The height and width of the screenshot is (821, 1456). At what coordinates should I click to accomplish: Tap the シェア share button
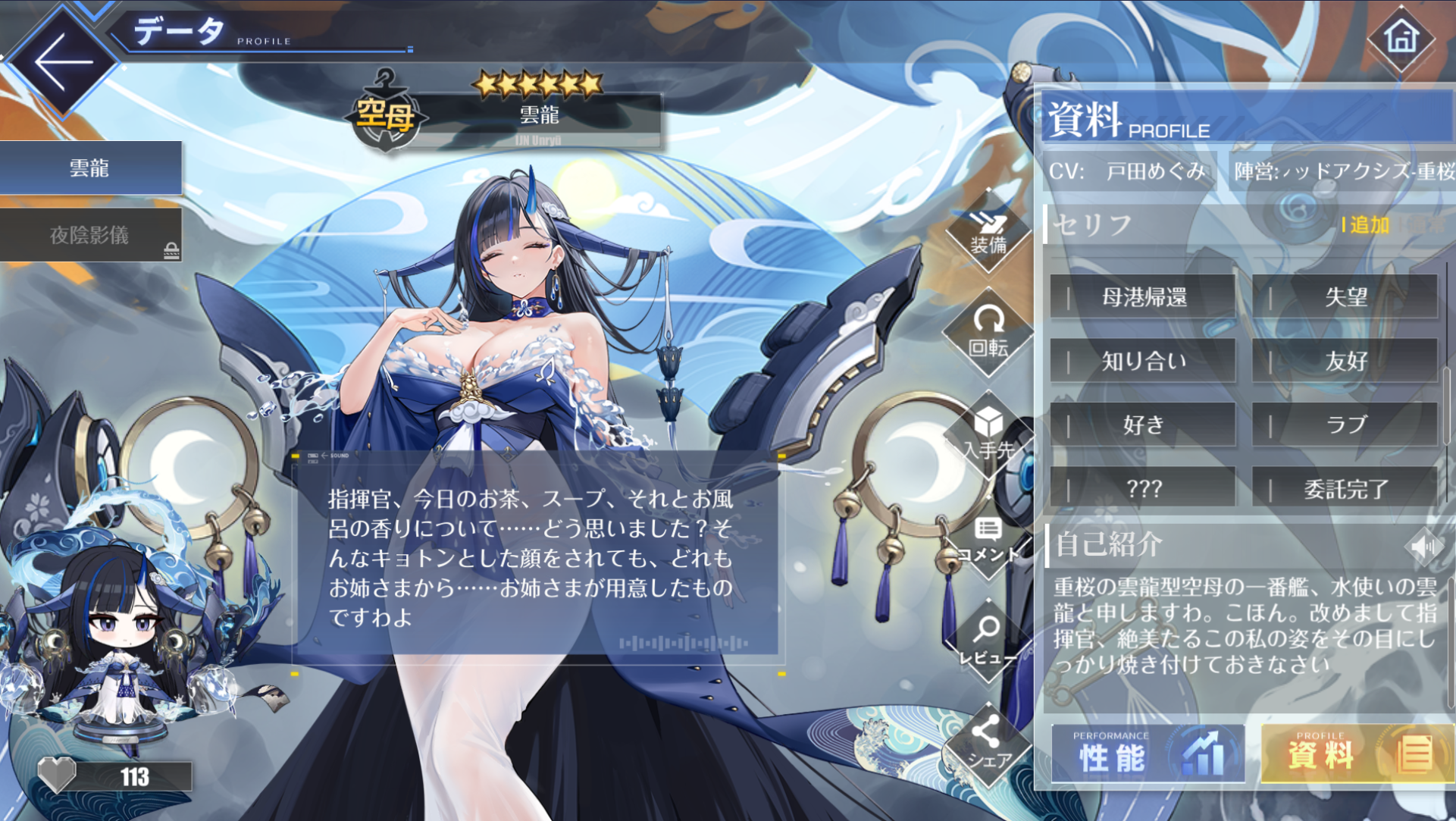click(x=988, y=744)
